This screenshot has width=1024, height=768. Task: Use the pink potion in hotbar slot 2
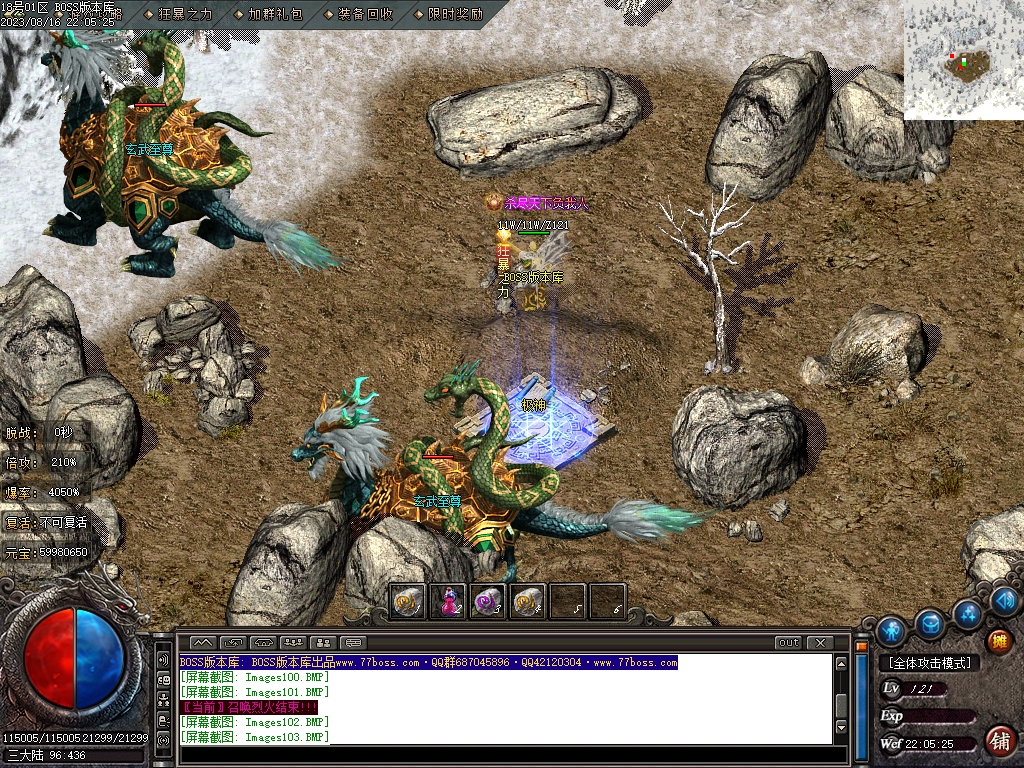[448, 601]
